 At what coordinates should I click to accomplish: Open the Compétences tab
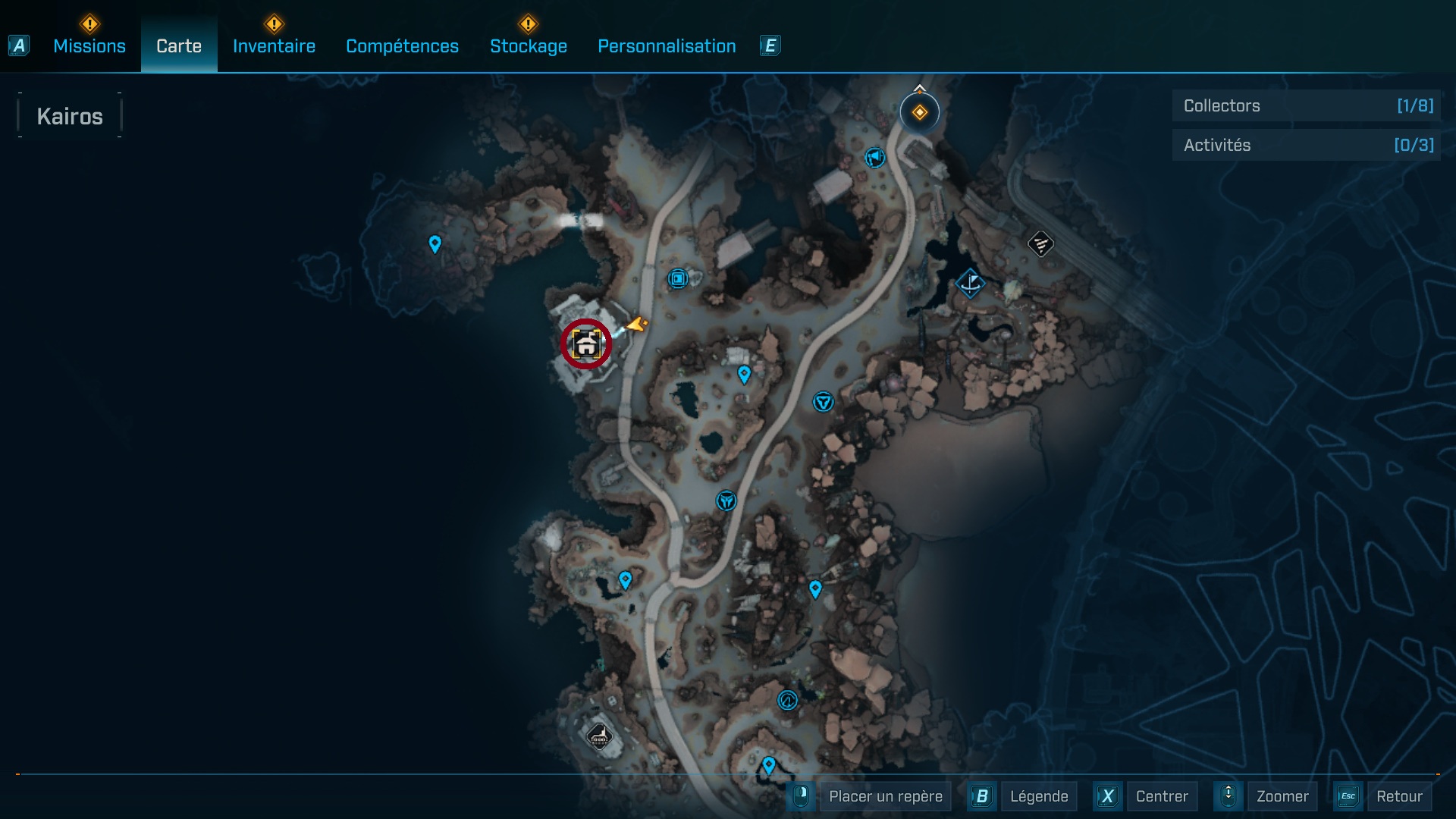pyautogui.click(x=402, y=46)
